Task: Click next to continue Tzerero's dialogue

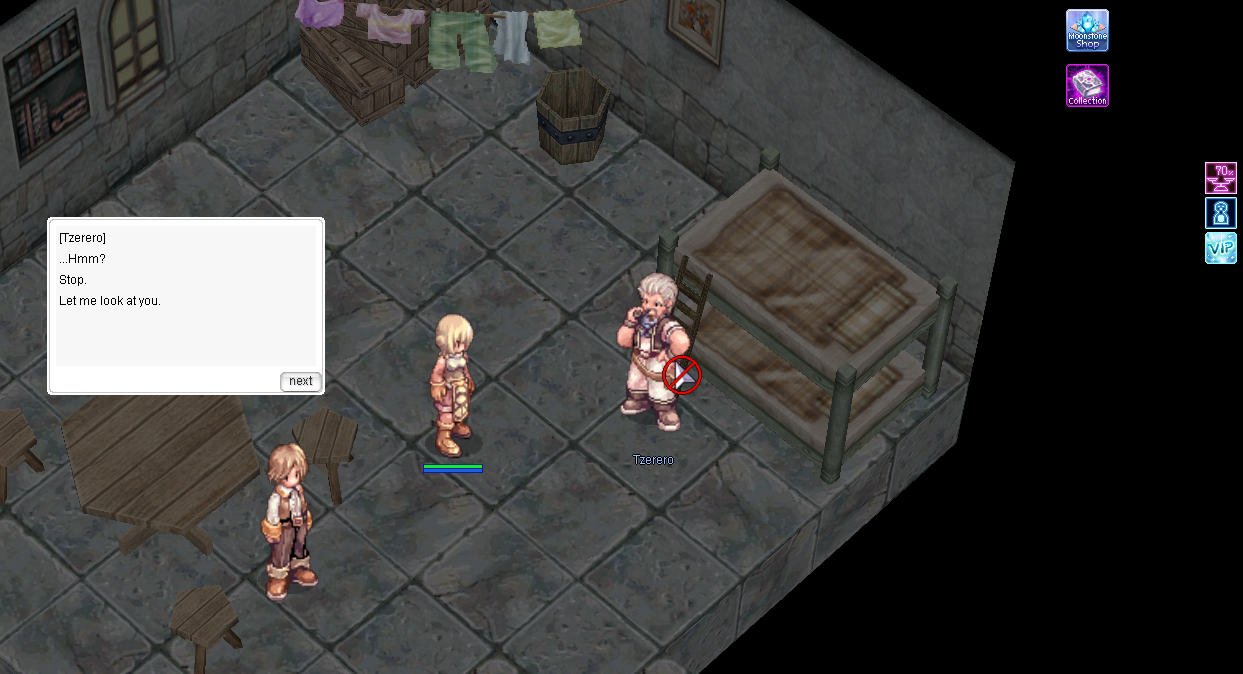Action: click(300, 381)
